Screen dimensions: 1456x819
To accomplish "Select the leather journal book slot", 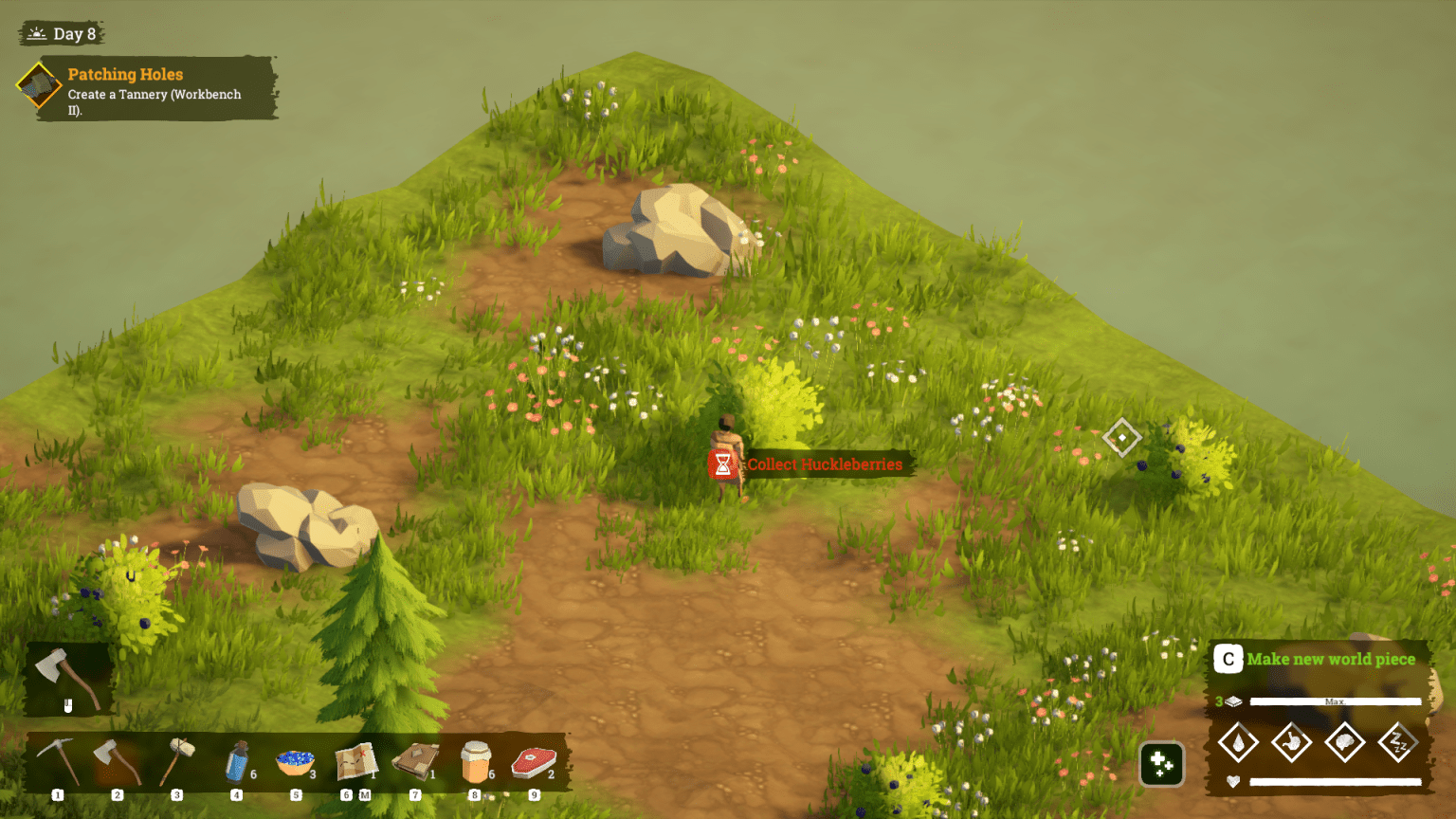I will [415, 761].
